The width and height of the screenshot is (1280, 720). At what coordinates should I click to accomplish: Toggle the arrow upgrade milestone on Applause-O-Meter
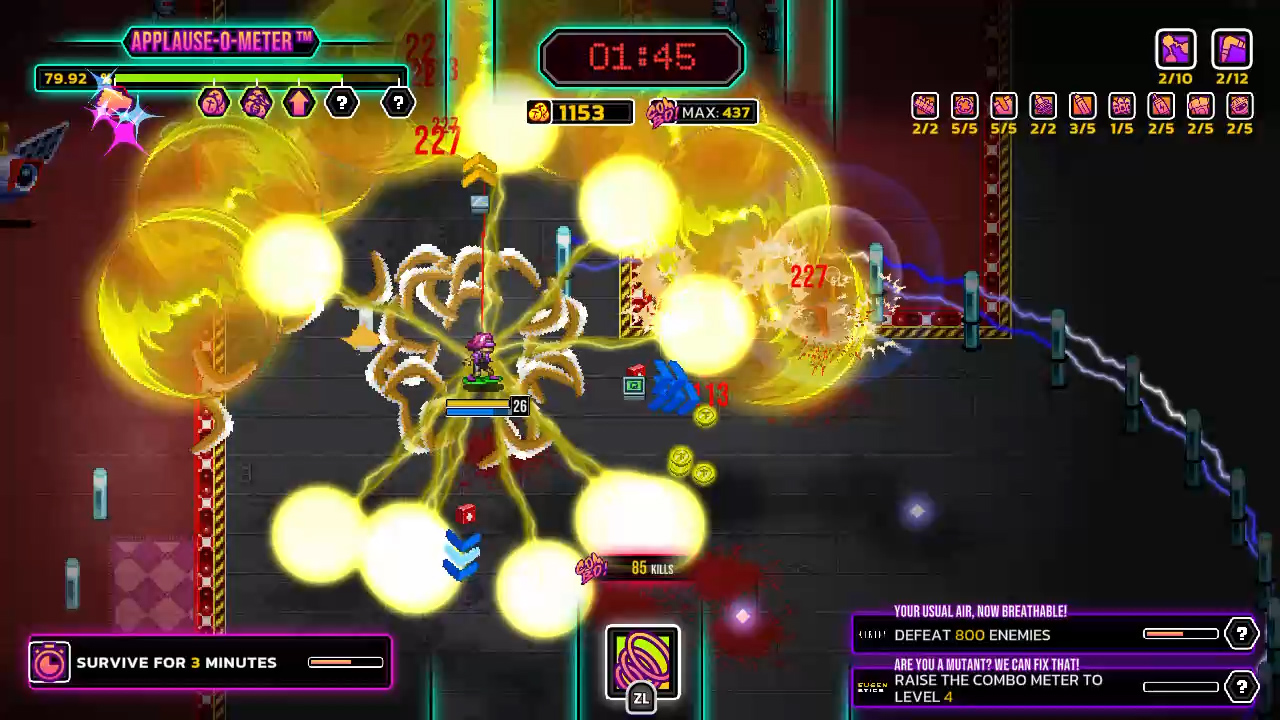tap(299, 103)
